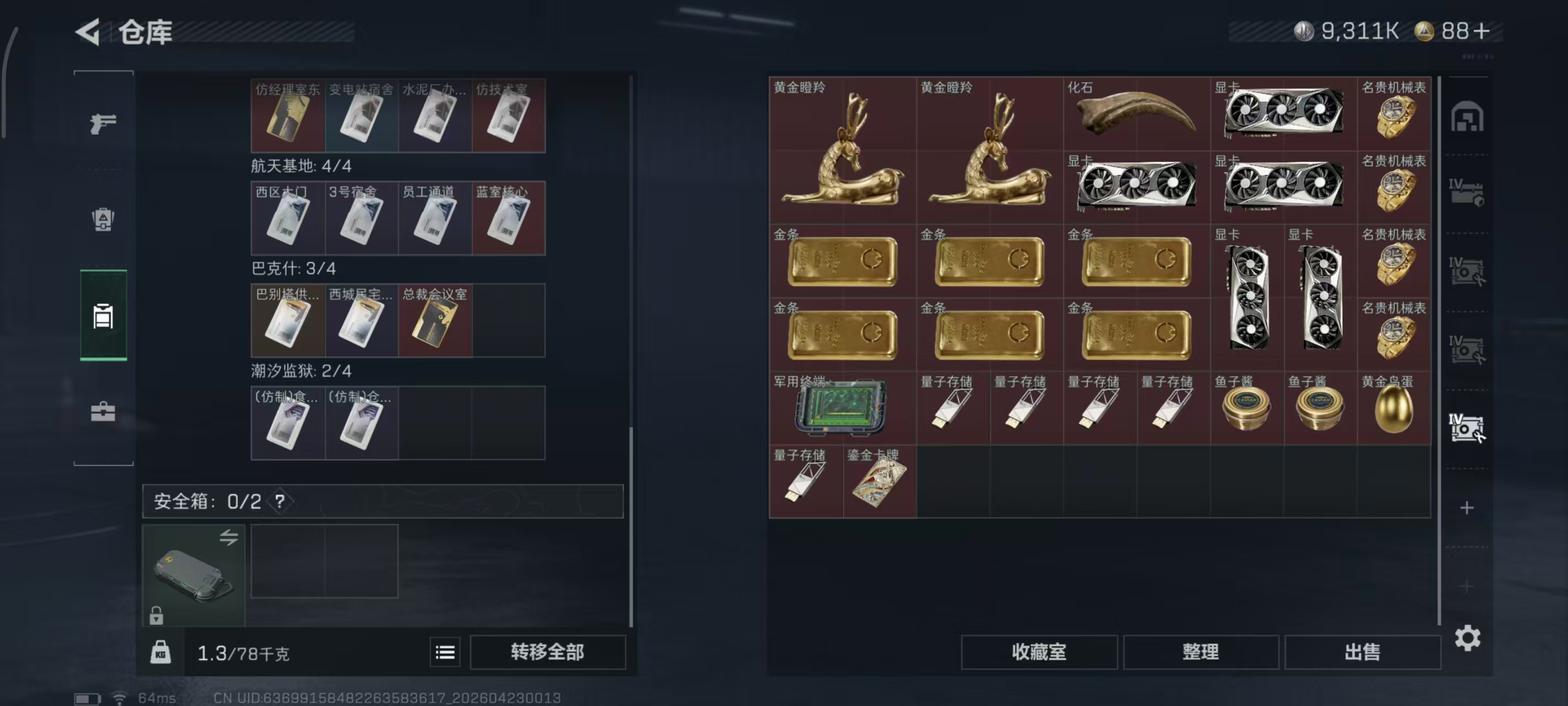Click the back arrow beside 仓库 title

87,33
